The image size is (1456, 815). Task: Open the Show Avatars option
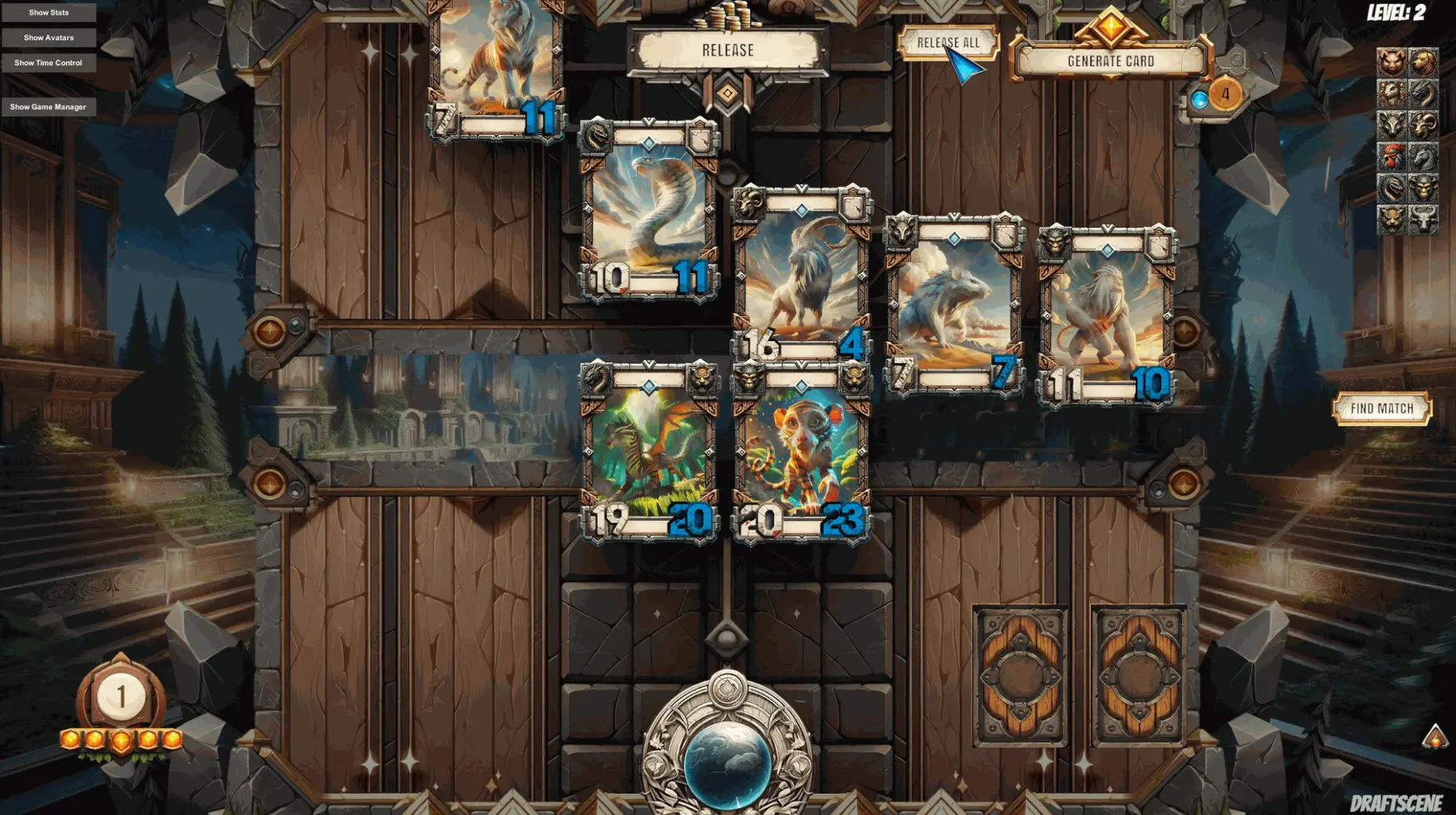[49, 38]
